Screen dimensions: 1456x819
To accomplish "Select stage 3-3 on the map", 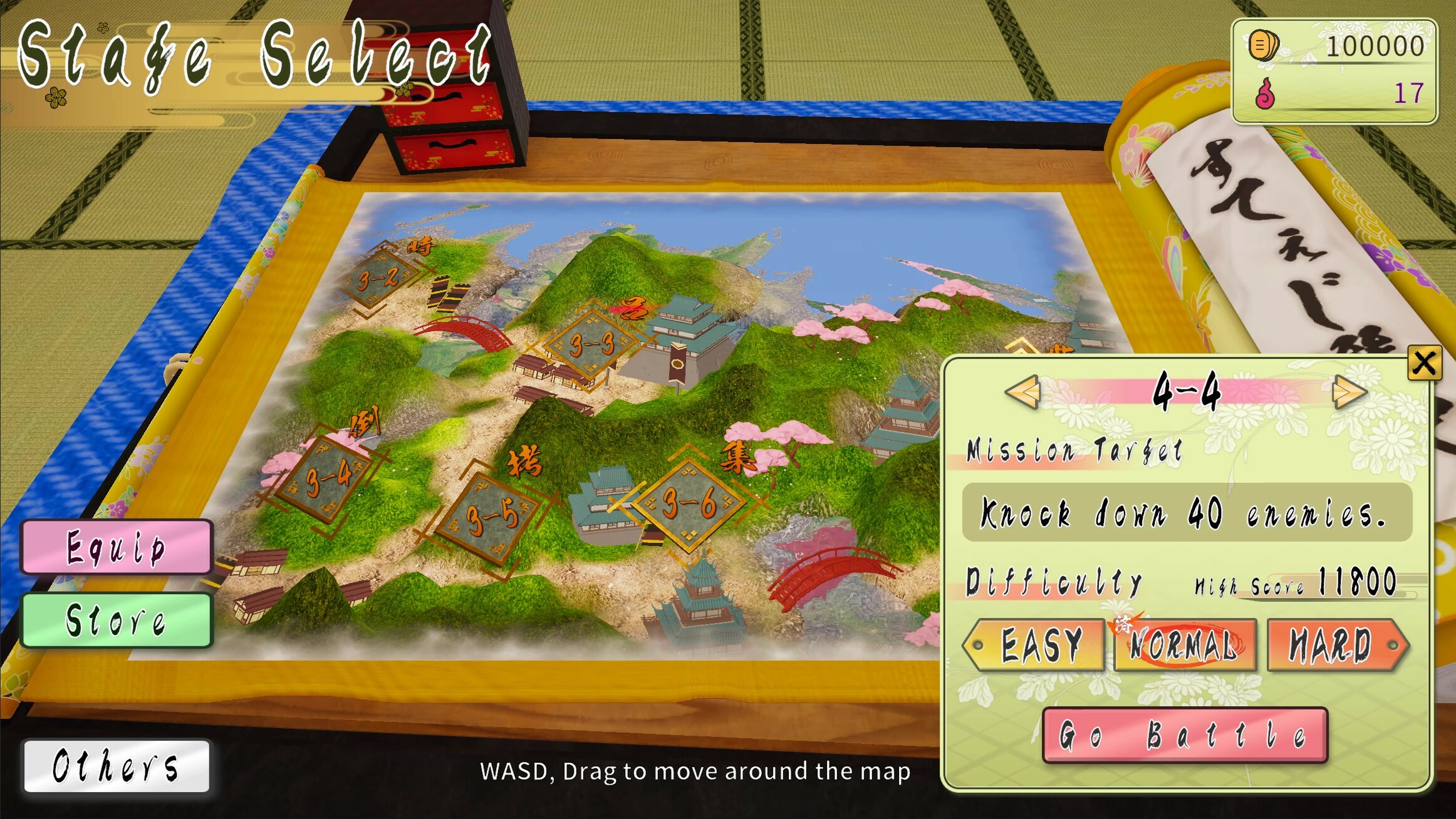I will 591,344.
